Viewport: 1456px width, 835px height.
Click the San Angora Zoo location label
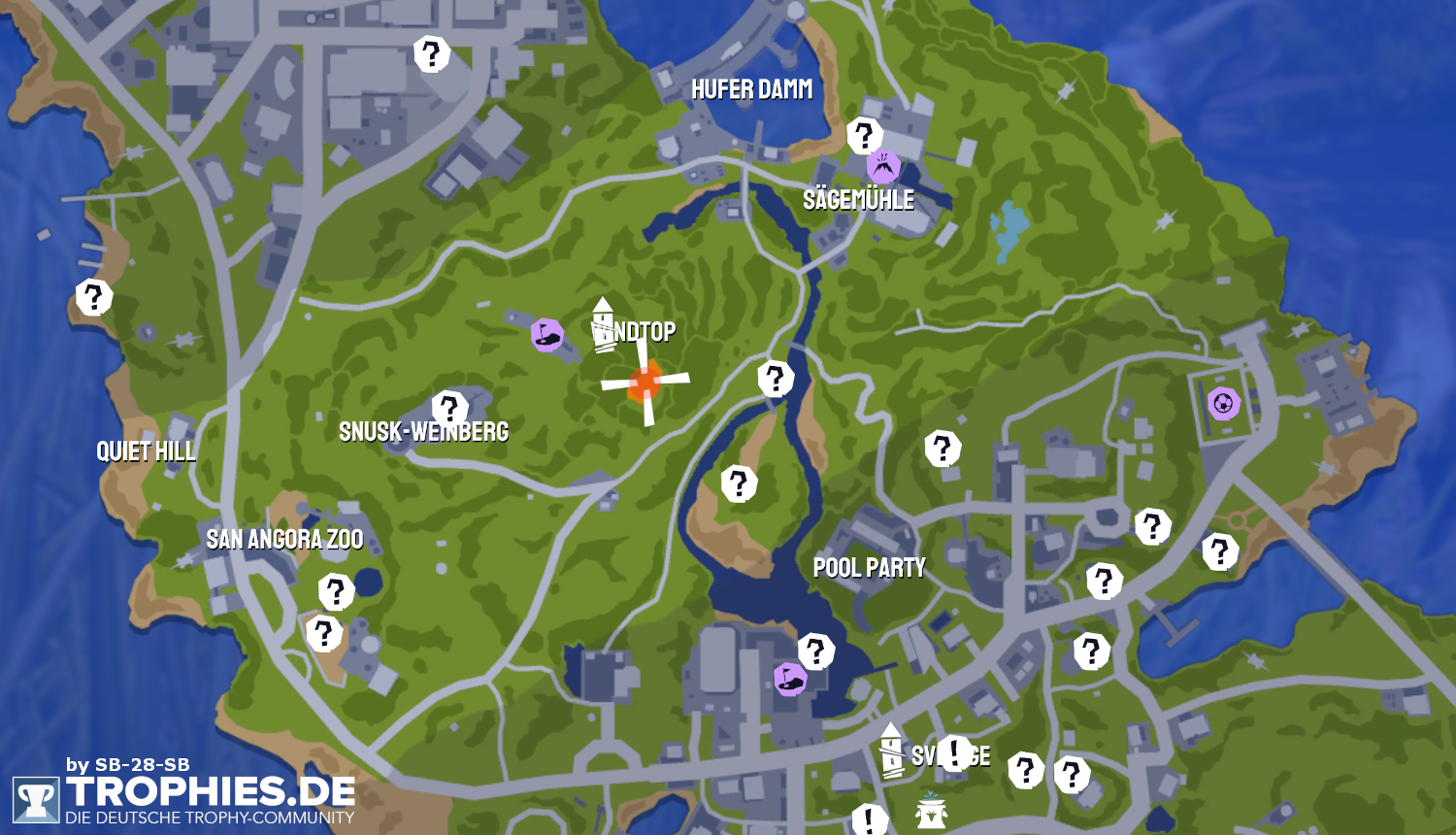284,539
